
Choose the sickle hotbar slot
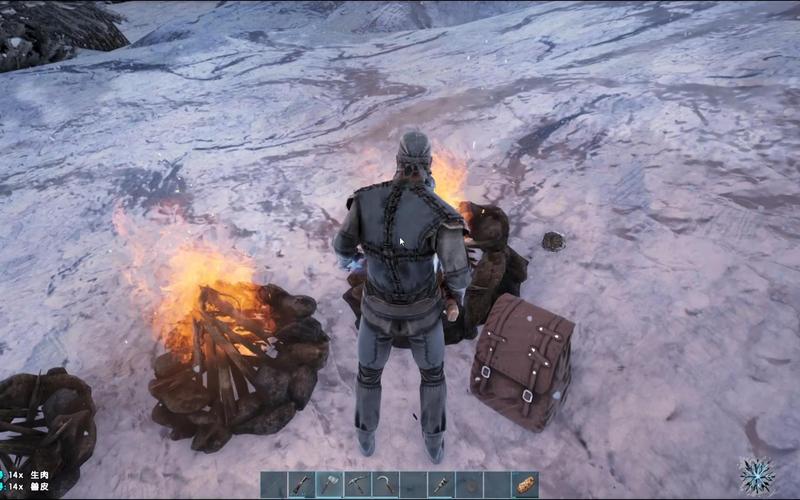click(x=385, y=485)
